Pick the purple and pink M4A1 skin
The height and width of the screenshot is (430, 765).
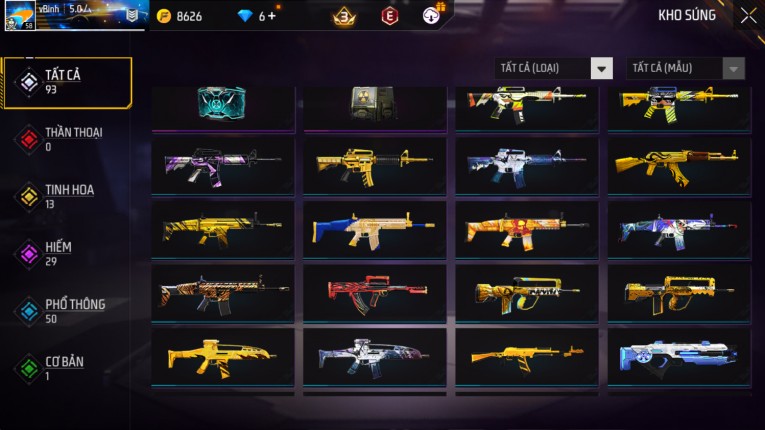coord(223,165)
